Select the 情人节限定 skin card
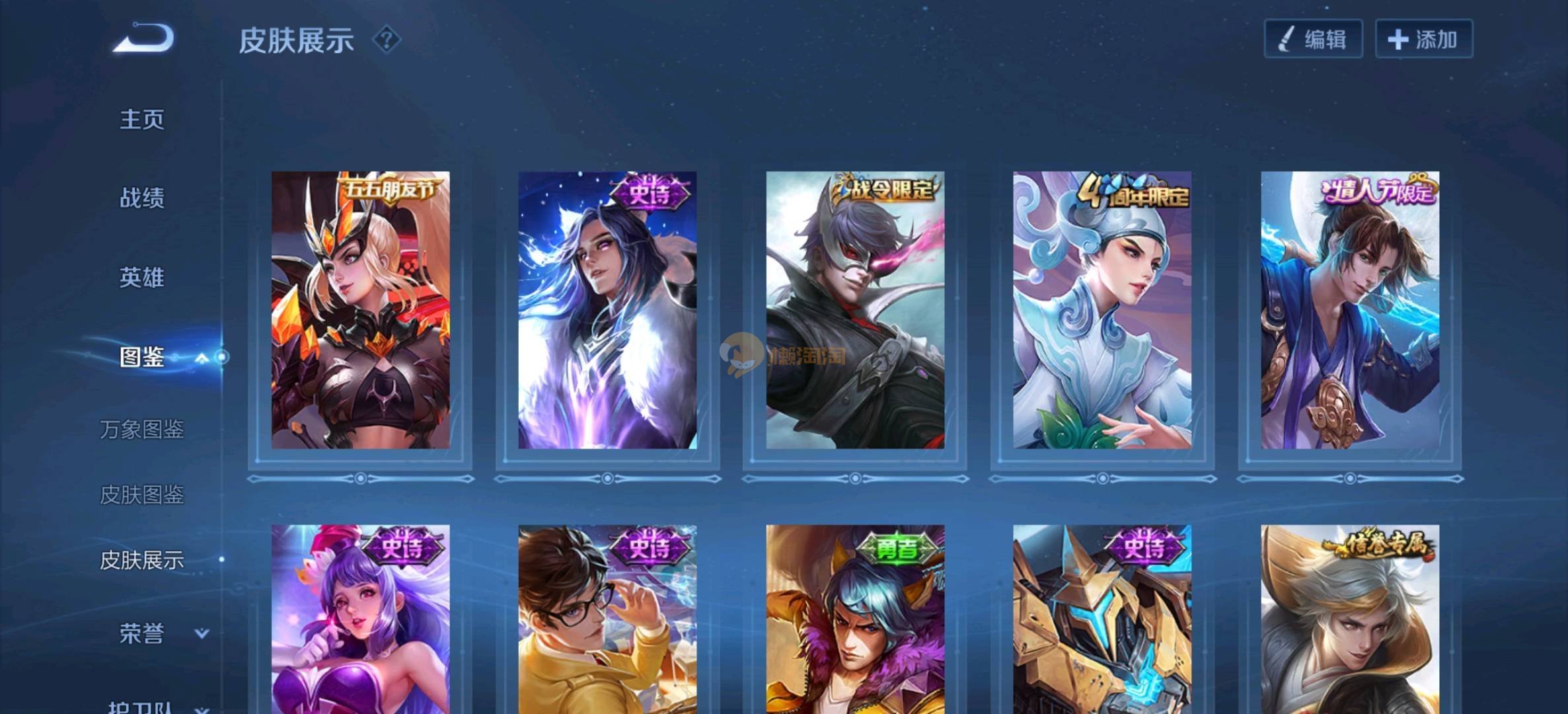This screenshot has width=1568, height=714. pyautogui.click(x=1349, y=311)
